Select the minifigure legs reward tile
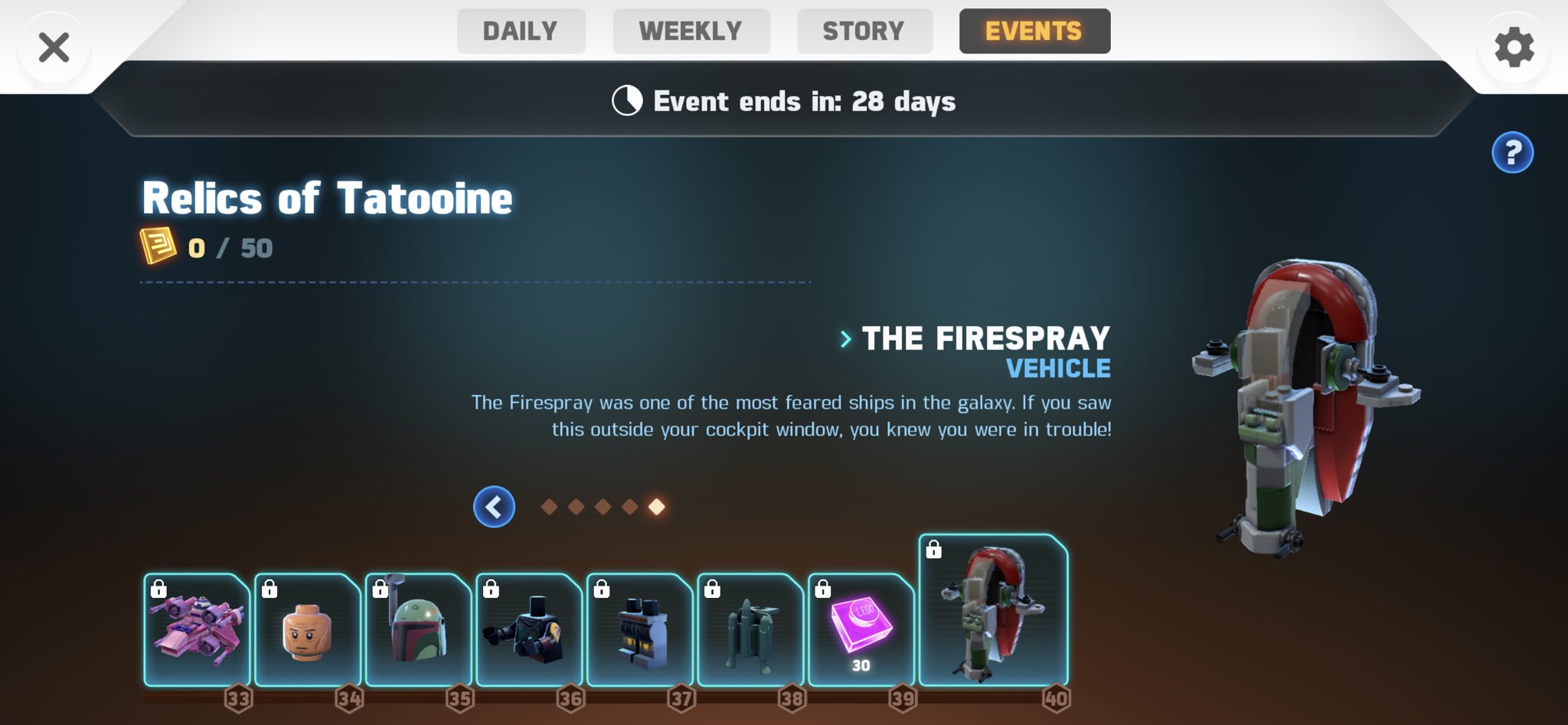The image size is (1568, 725). tap(639, 629)
